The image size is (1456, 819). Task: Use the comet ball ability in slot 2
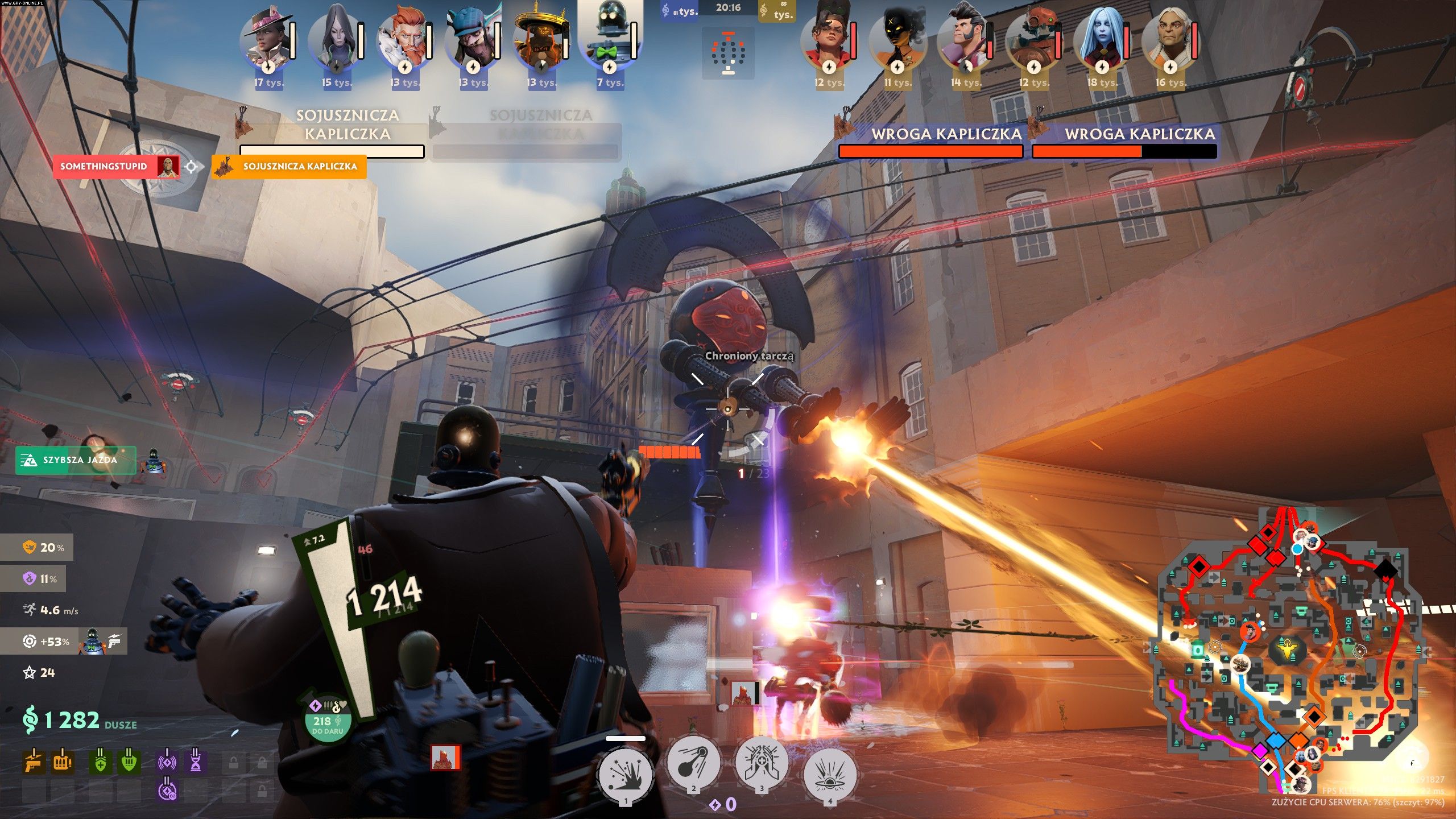tap(693, 763)
